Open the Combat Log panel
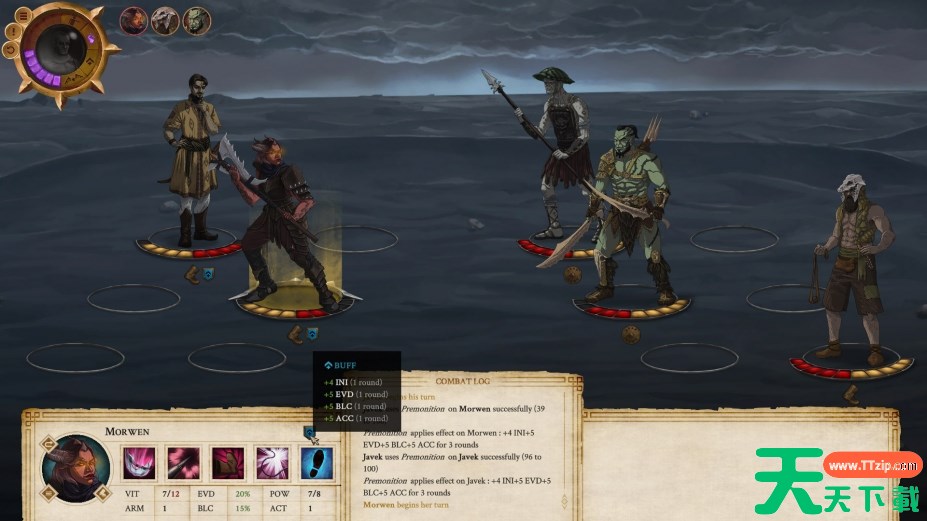 [468, 381]
